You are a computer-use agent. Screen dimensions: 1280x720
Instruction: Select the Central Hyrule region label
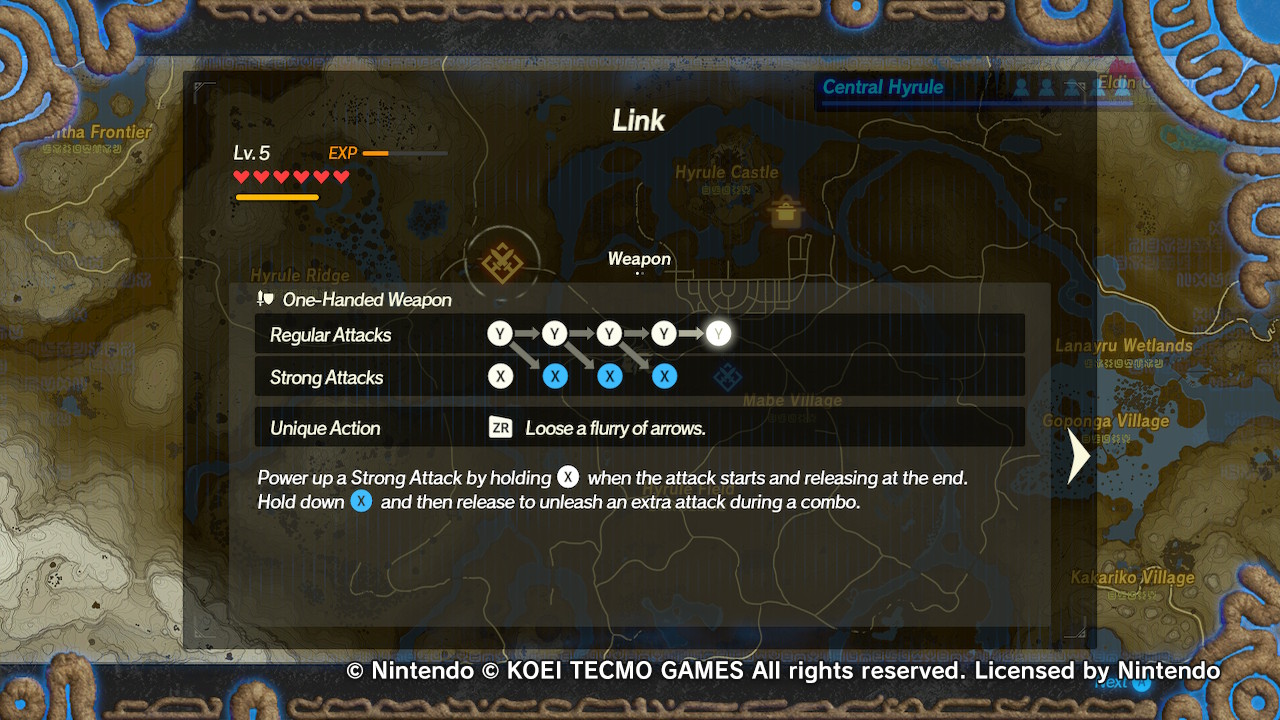tap(882, 87)
